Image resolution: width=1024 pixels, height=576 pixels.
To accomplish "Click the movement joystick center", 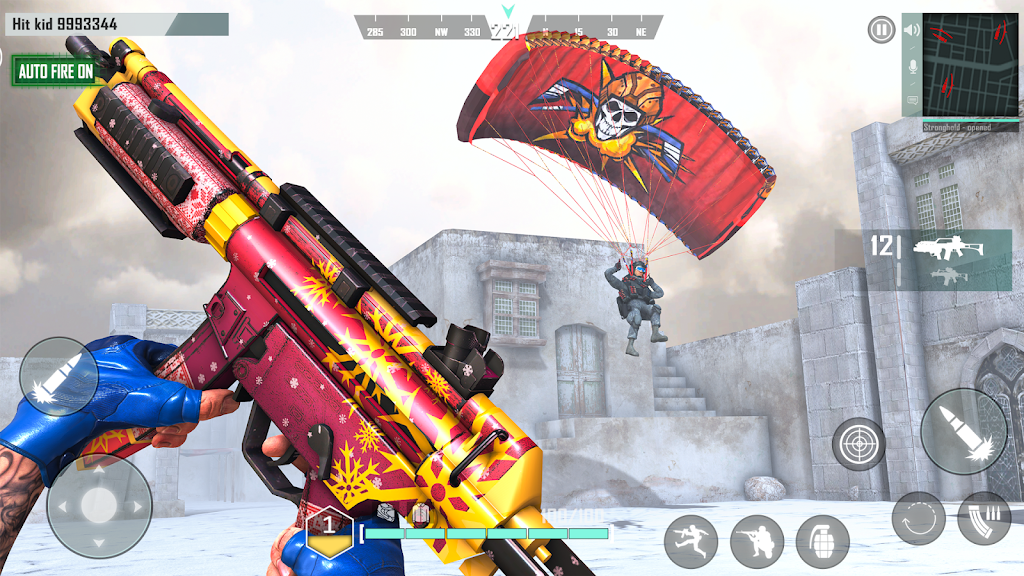I will 98,506.
